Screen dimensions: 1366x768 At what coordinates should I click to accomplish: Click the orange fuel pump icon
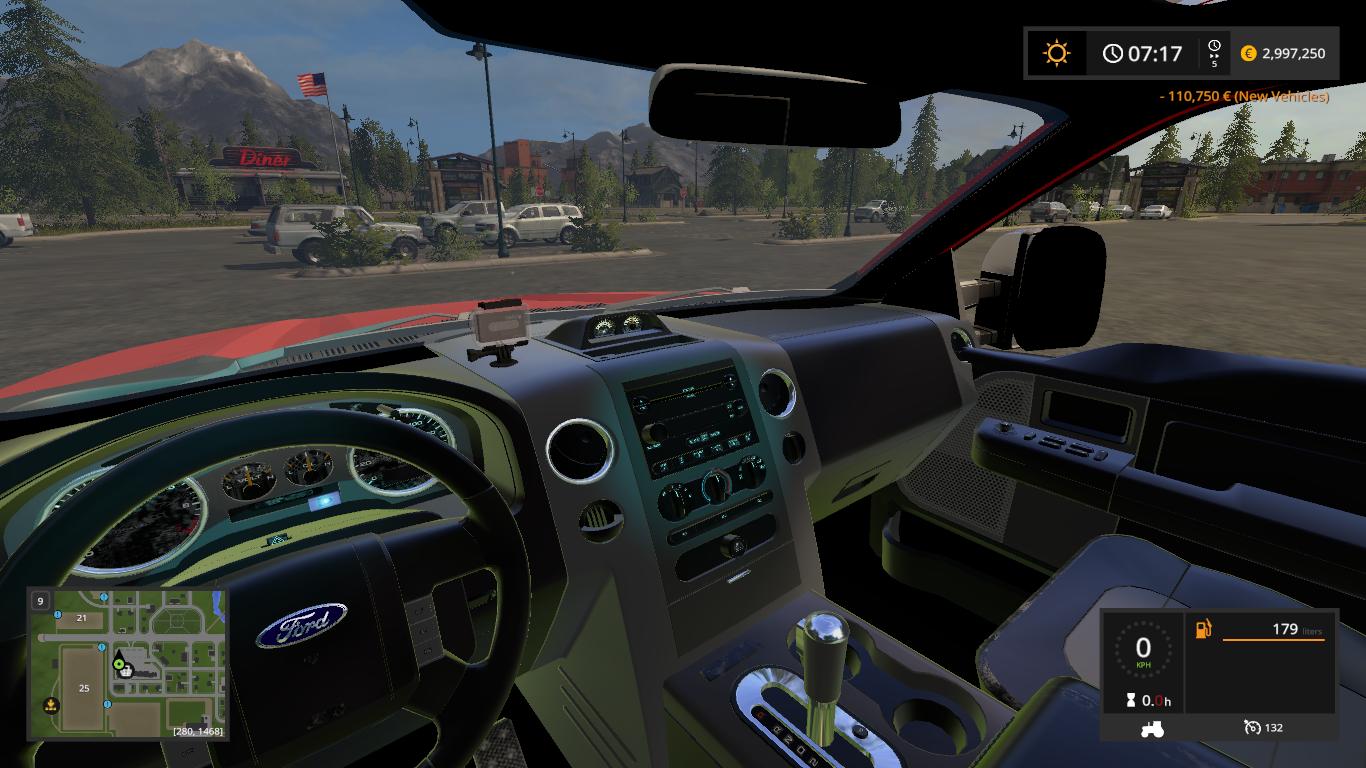click(x=1202, y=629)
